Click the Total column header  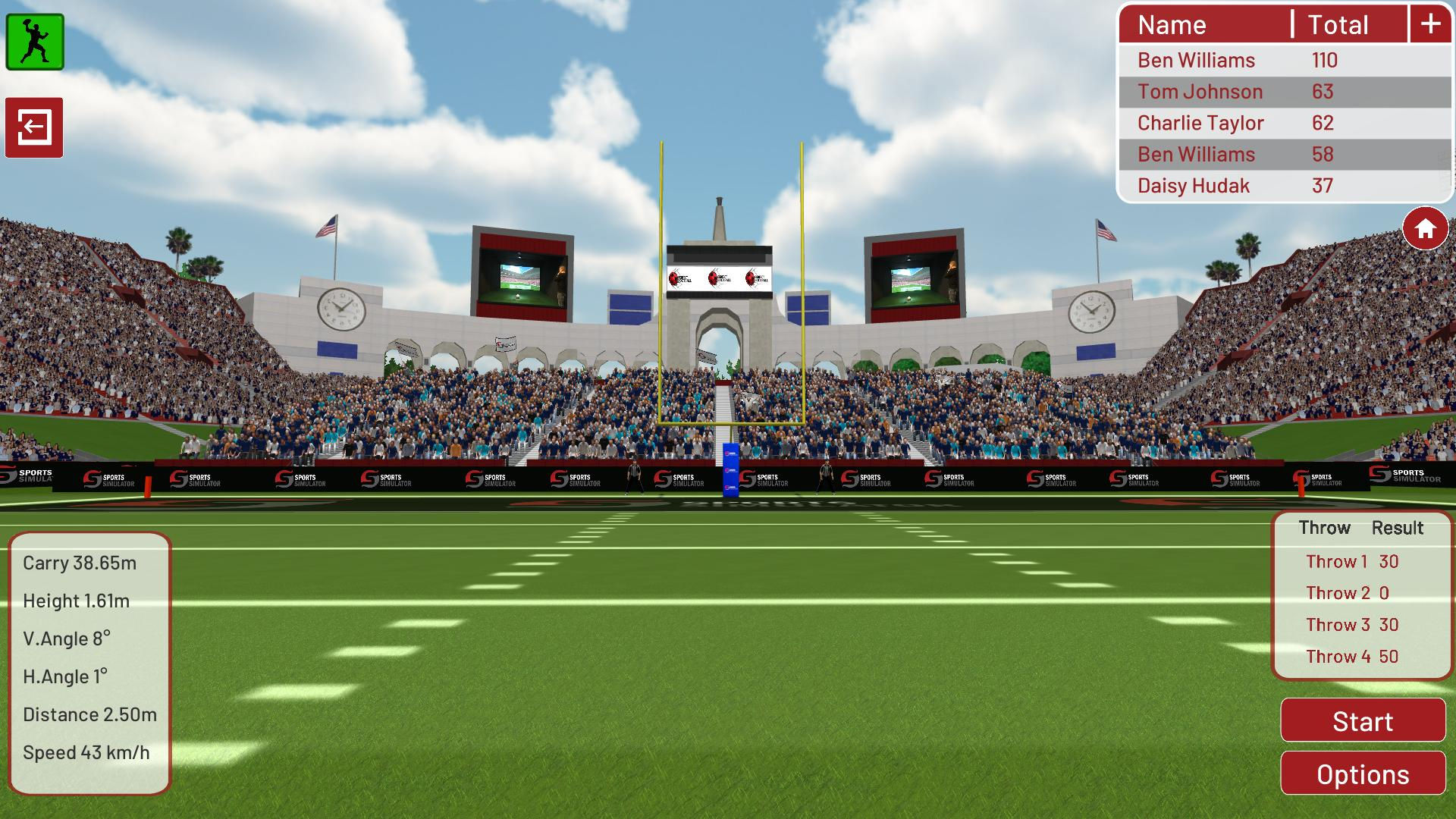1338,24
